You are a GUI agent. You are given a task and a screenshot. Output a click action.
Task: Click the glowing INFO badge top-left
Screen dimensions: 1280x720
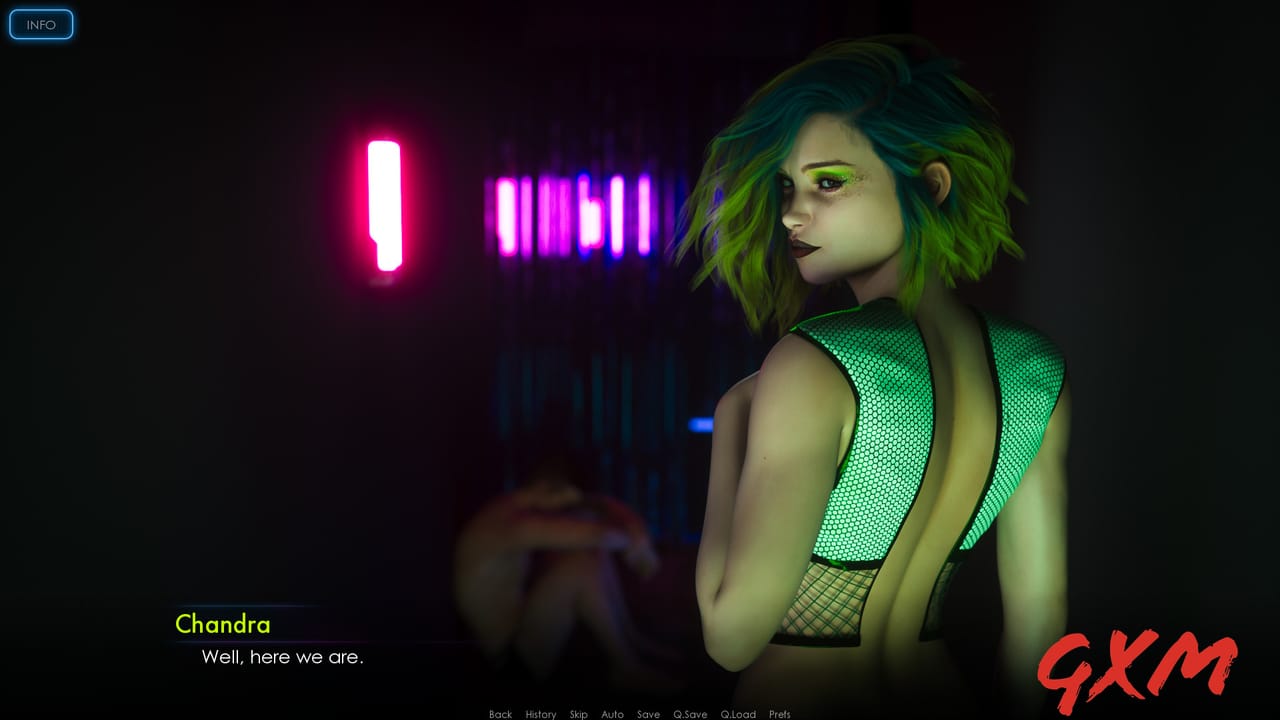point(41,24)
